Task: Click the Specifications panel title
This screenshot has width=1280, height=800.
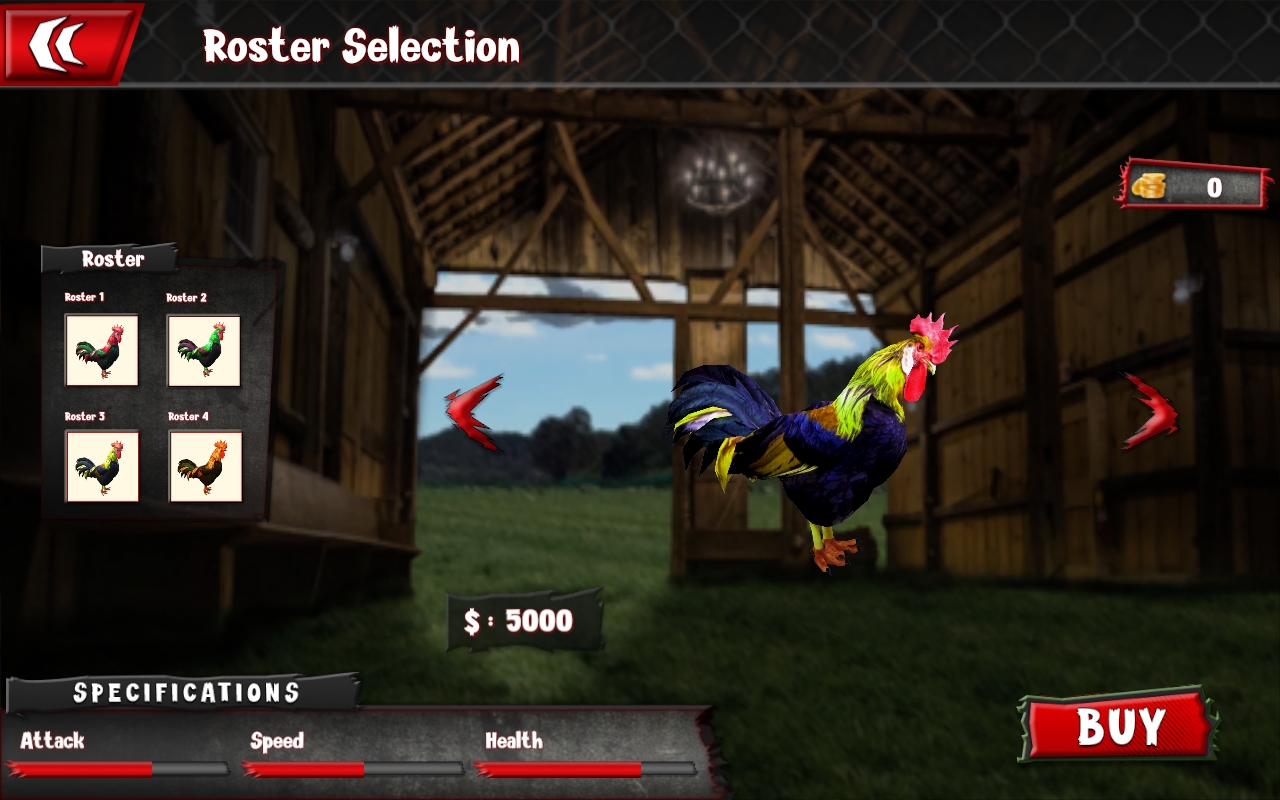Action: [186, 690]
